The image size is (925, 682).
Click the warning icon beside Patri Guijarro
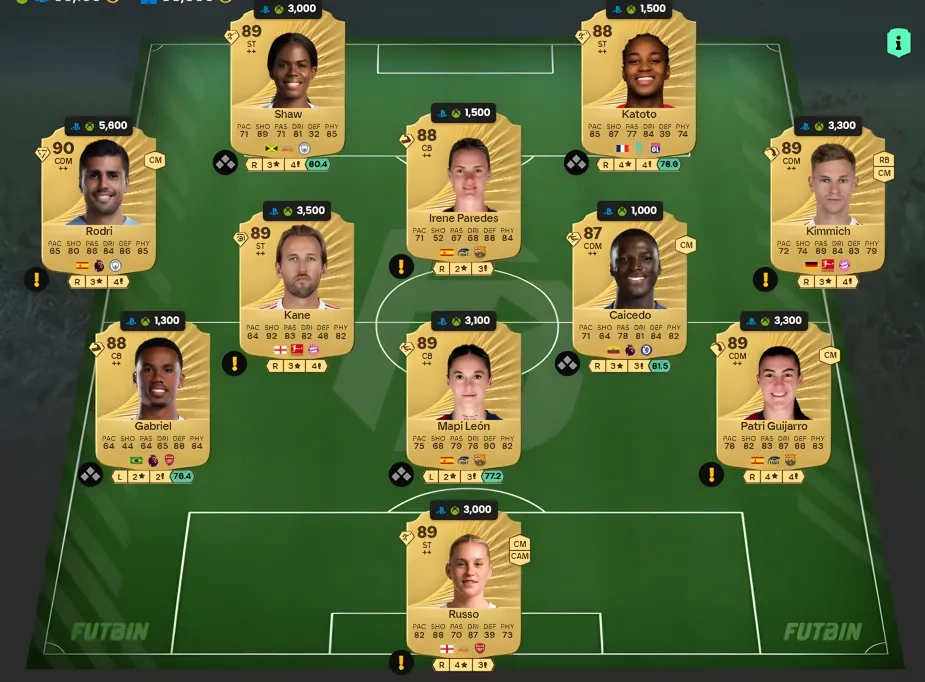click(x=711, y=474)
